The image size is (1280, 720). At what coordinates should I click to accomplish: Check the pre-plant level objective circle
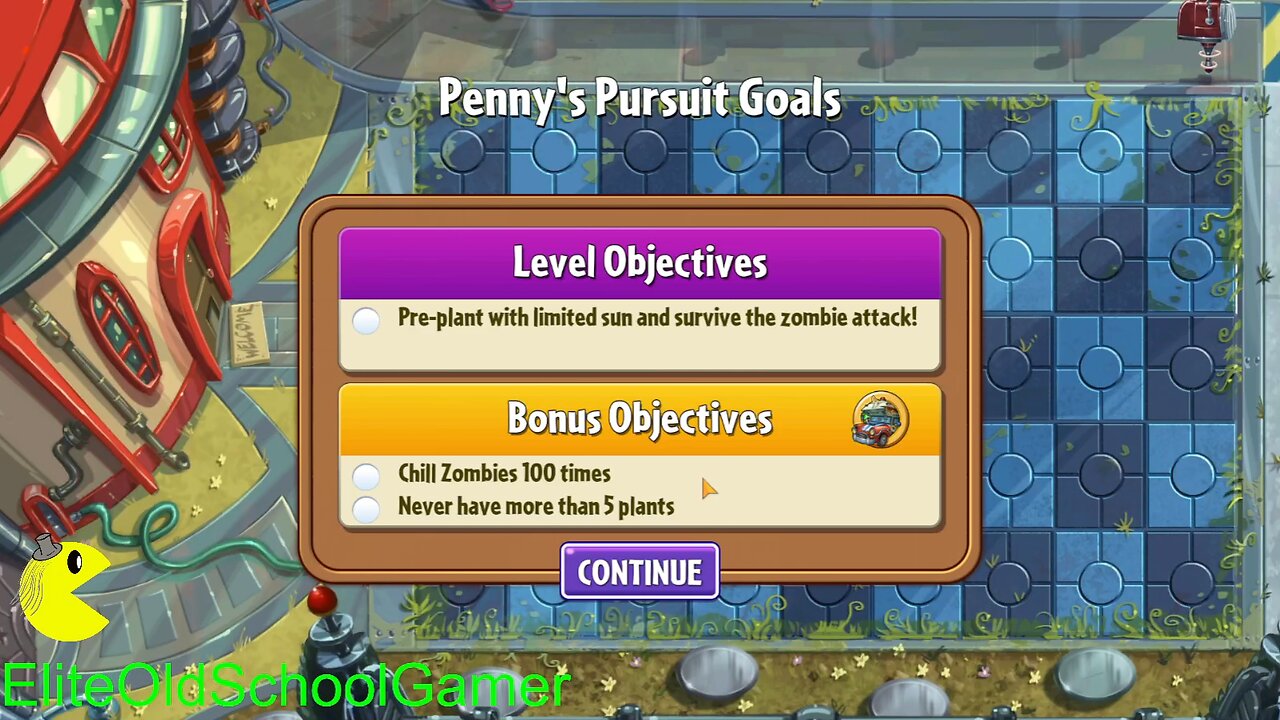[x=366, y=322]
